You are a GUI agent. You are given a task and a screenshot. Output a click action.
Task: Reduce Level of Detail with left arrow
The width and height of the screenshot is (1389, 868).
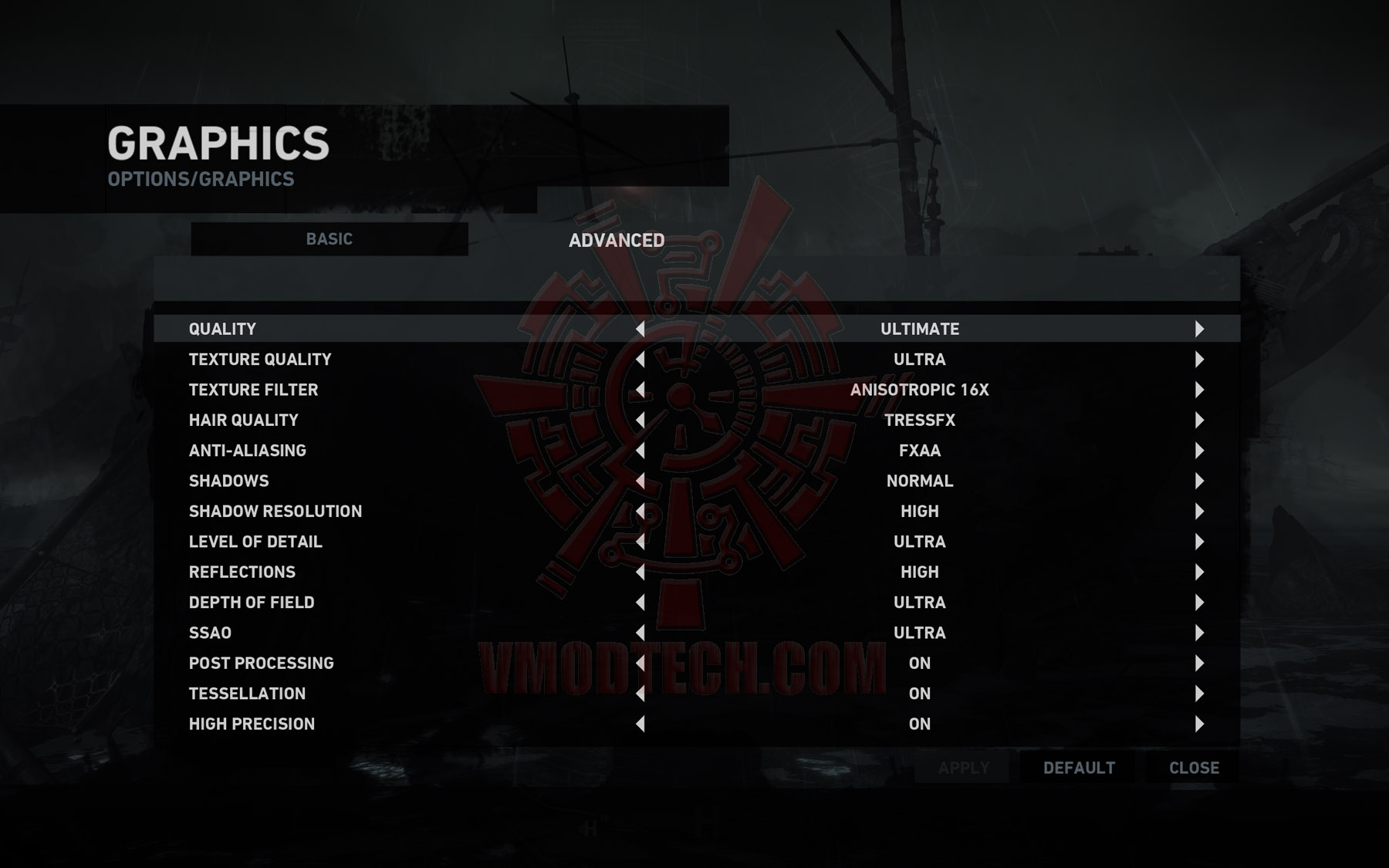point(640,542)
